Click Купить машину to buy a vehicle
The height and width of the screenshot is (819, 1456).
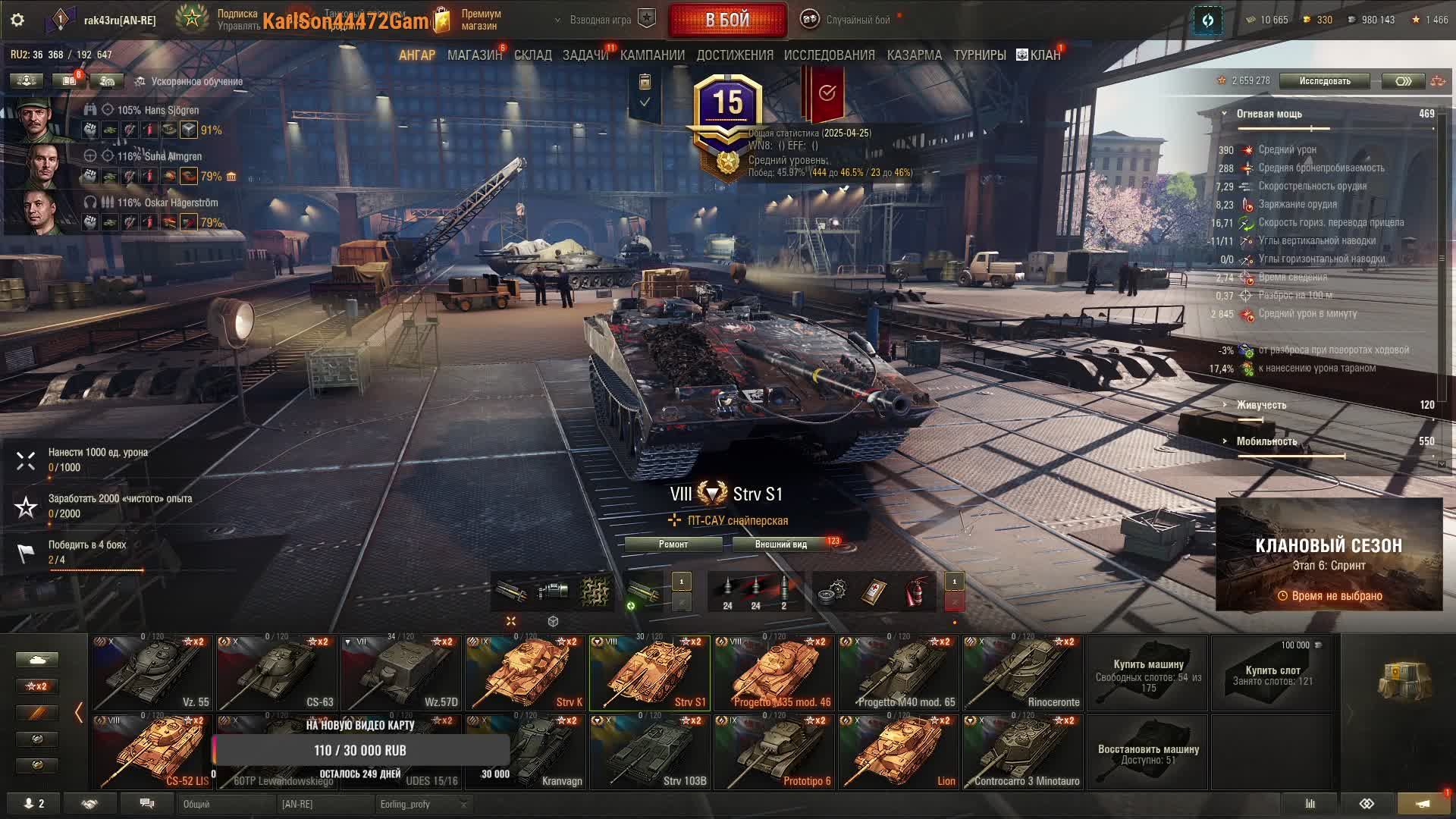click(1148, 673)
